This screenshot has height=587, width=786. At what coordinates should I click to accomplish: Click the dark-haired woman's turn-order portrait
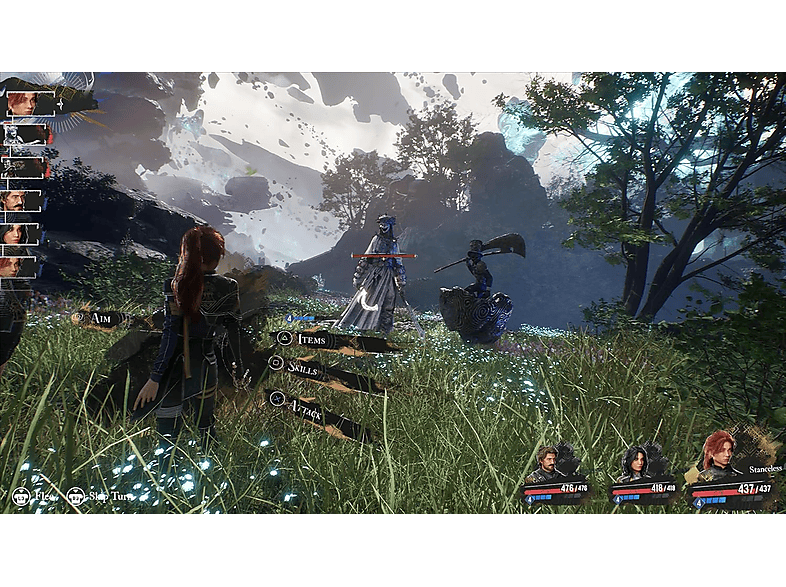pos(20,234)
